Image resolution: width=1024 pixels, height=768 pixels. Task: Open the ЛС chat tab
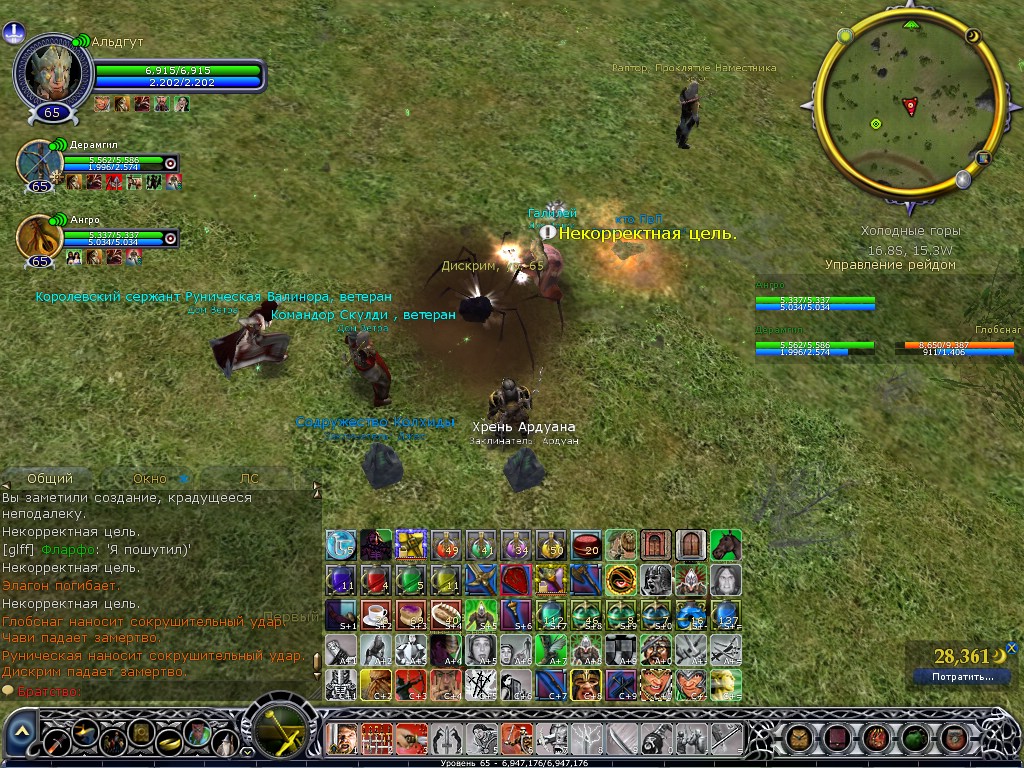pyautogui.click(x=250, y=479)
